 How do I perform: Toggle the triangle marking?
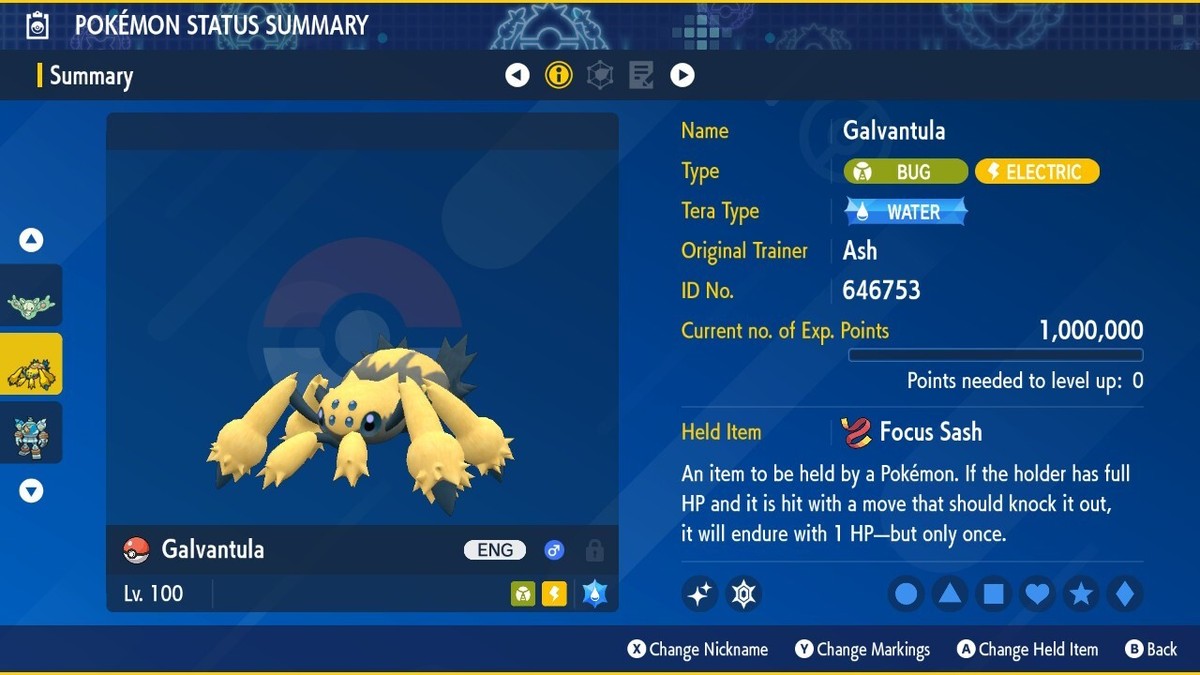pos(950,594)
